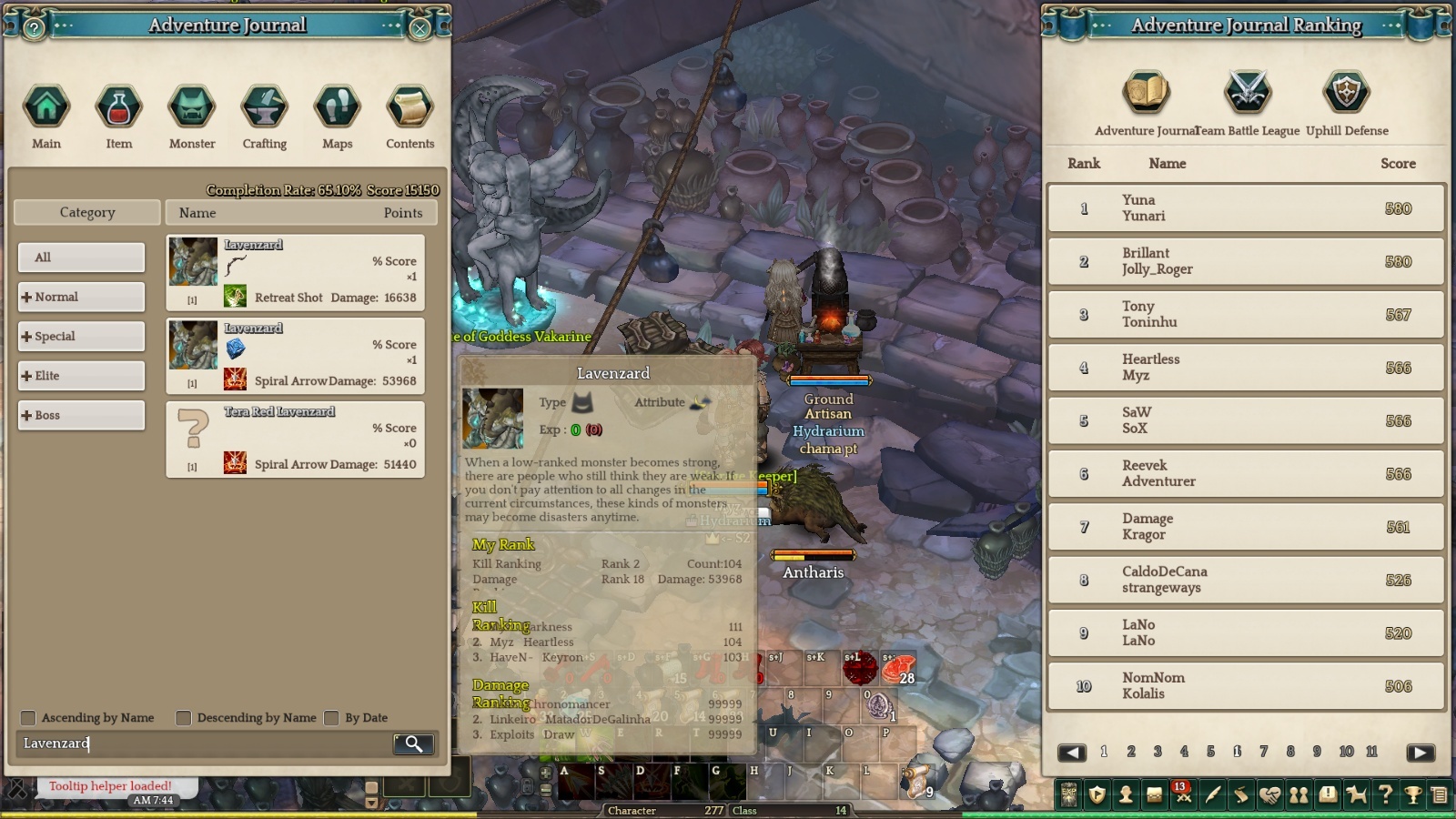Expand the Elite monster category
Image resolution: width=1456 pixels, height=819 pixels.
click(81, 376)
